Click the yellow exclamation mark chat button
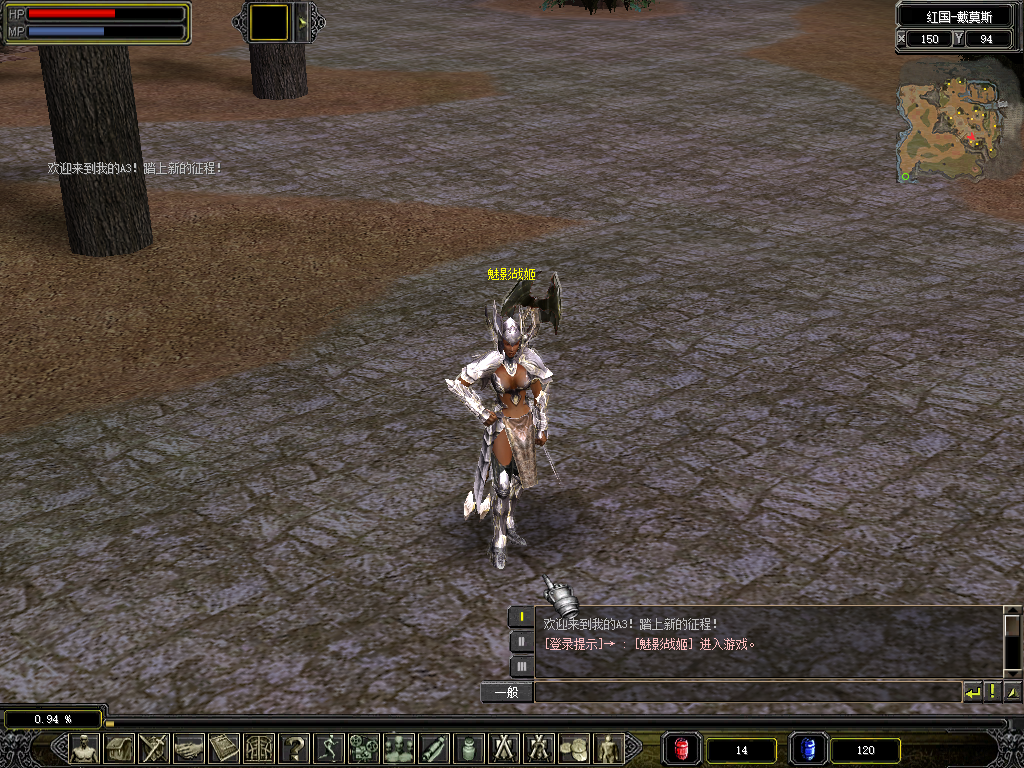Screen dimensions: 1024x768 click(992, 692)
